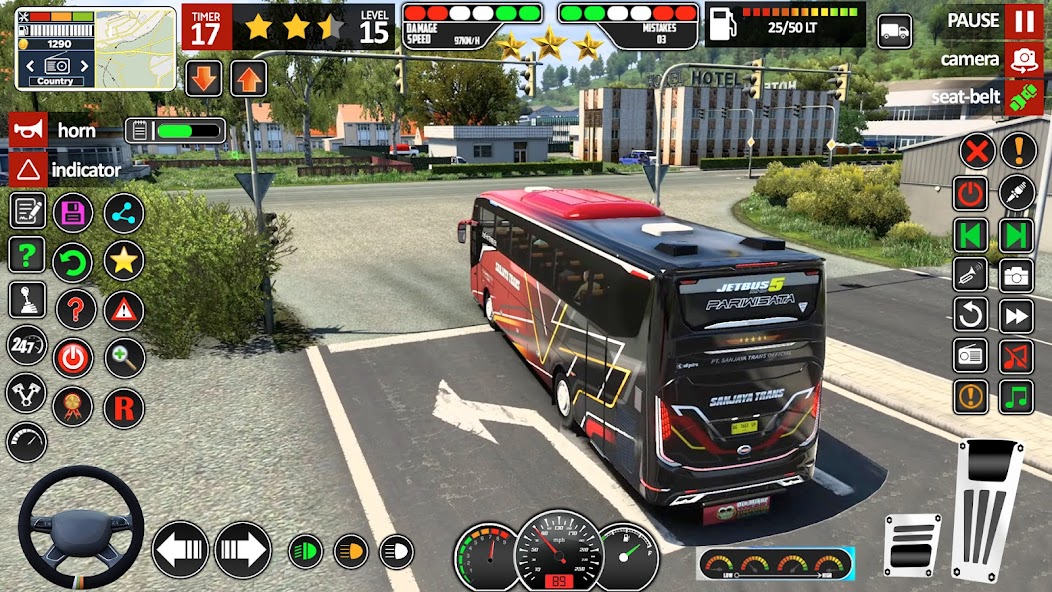Select the yellow star icon
1052x592 pixels.
click(x=124, y=261)
